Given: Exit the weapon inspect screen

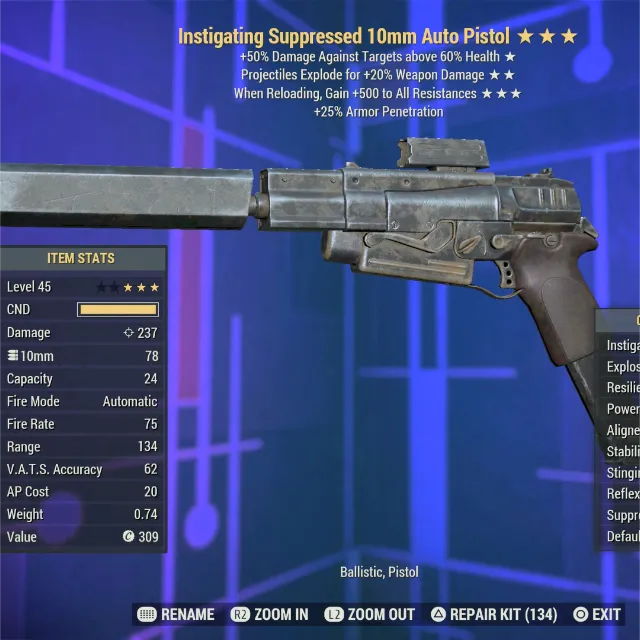Looking at the screenshot, I should [x=597, y=614].
